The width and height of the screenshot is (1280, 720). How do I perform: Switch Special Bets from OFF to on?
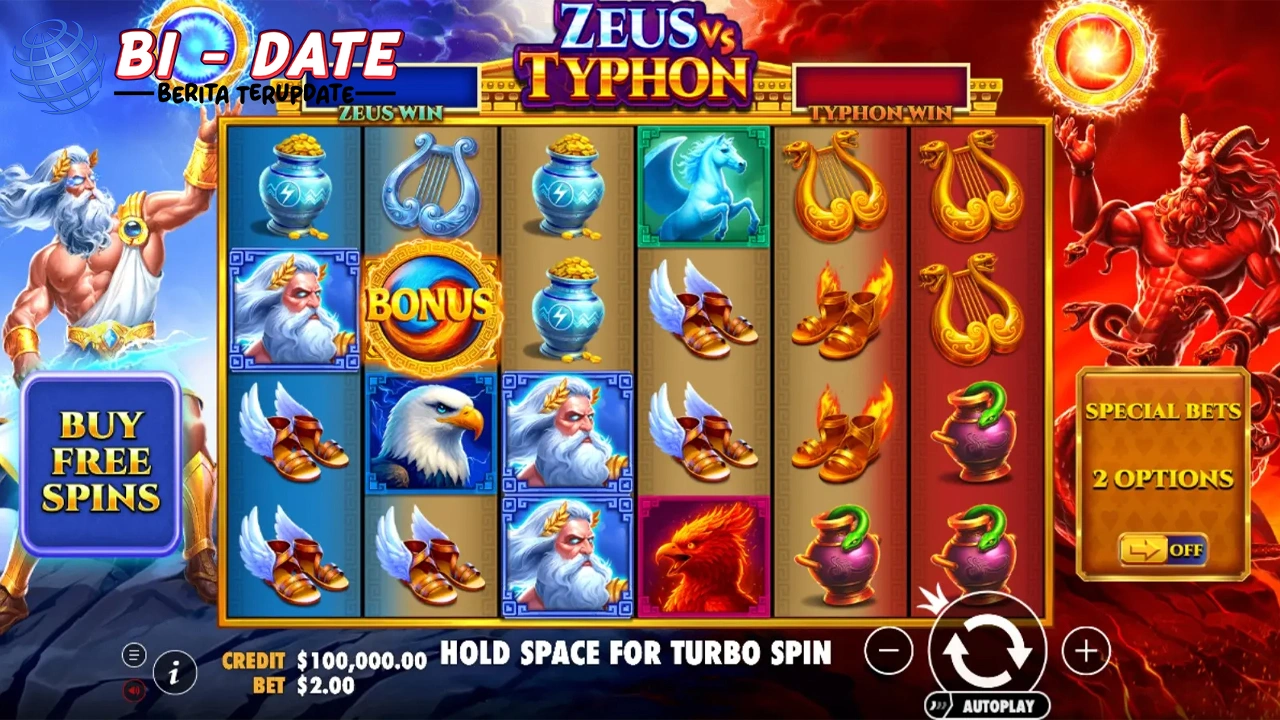1163,549
